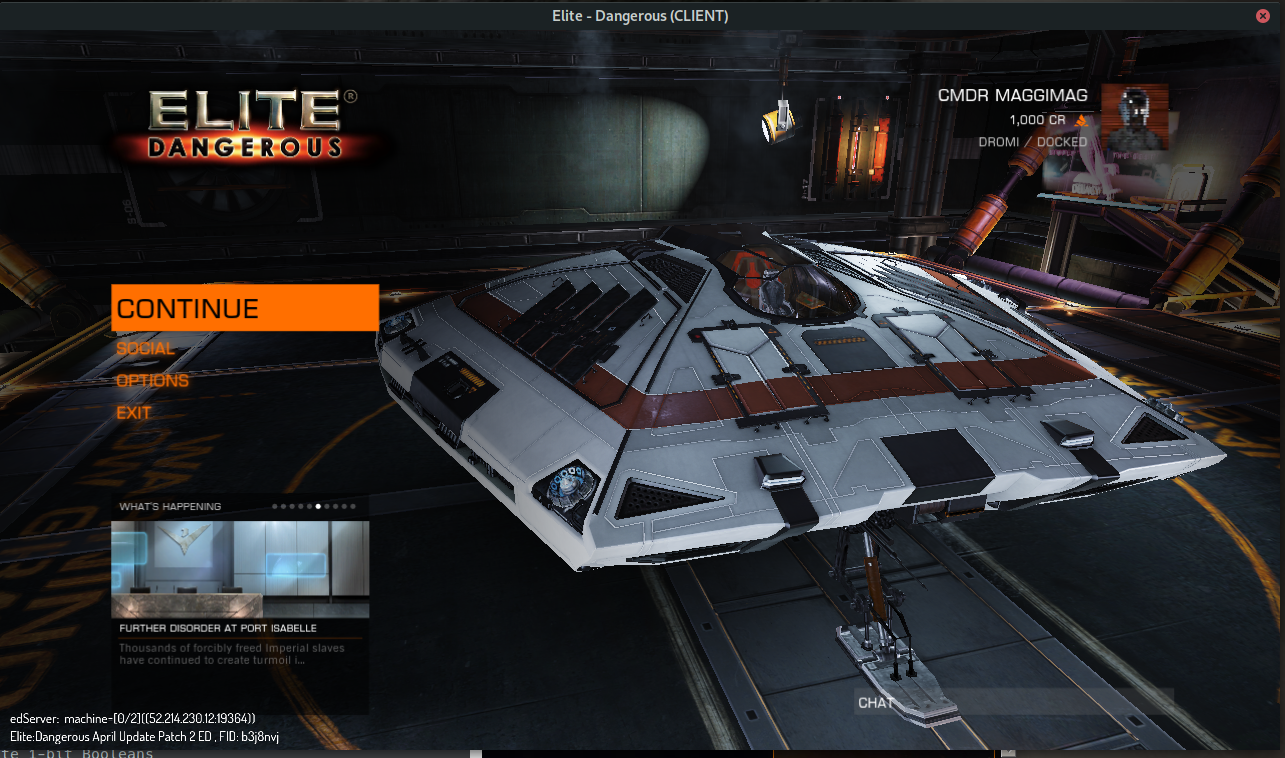Viewport: 1285px width, 758px height.
Task: Open the CMDR MAGGIMAG commander portrait
Action: (1134, 117)
